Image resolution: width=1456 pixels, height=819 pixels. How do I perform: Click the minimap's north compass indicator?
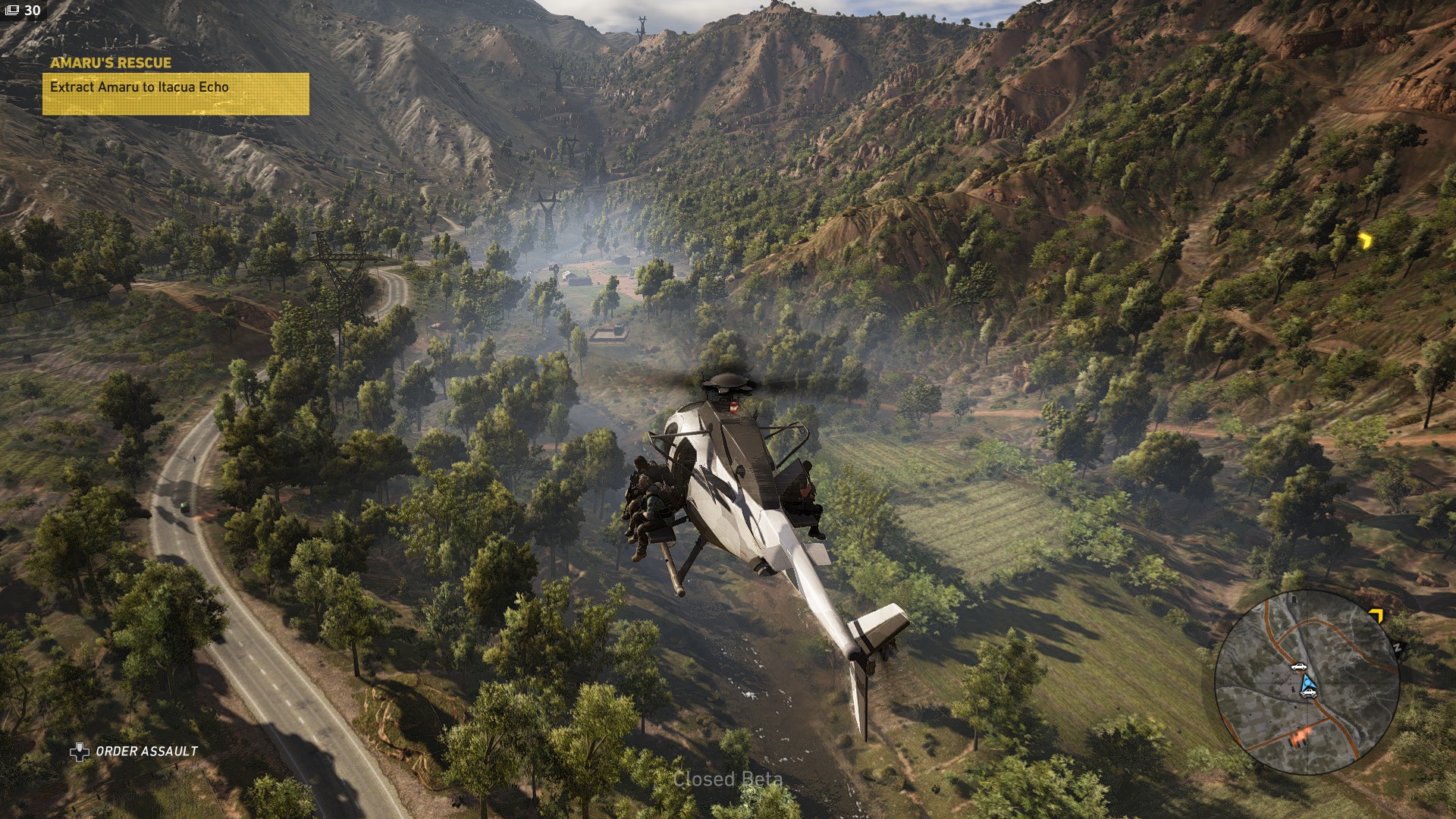1397,648
